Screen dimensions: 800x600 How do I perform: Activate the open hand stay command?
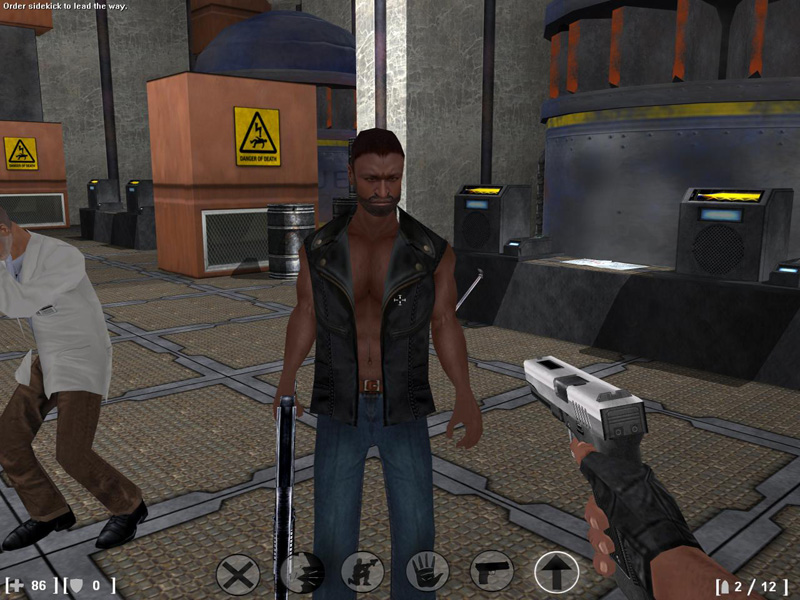427,573
